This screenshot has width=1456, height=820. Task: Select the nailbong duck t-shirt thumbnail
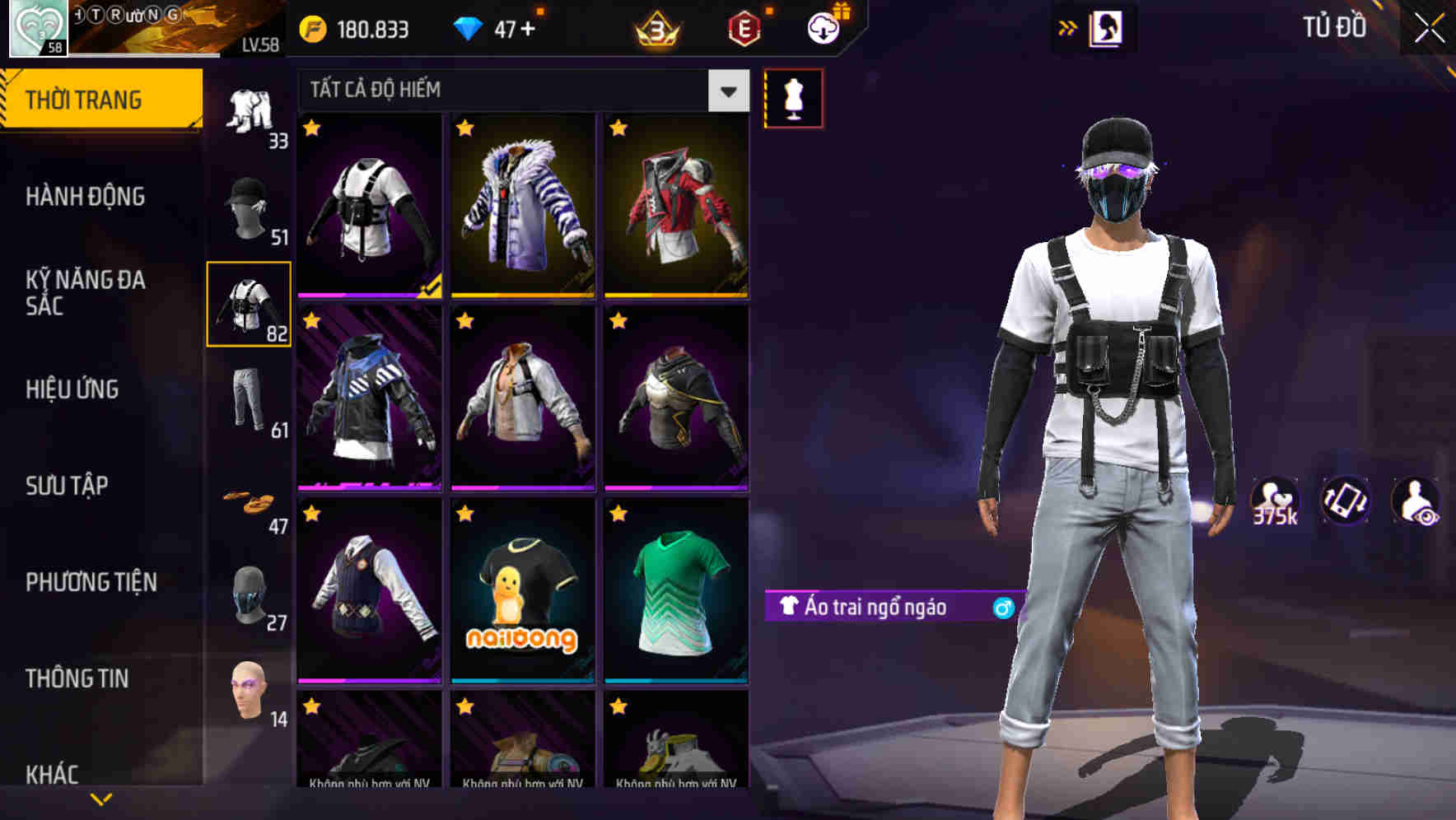point(524,595)
